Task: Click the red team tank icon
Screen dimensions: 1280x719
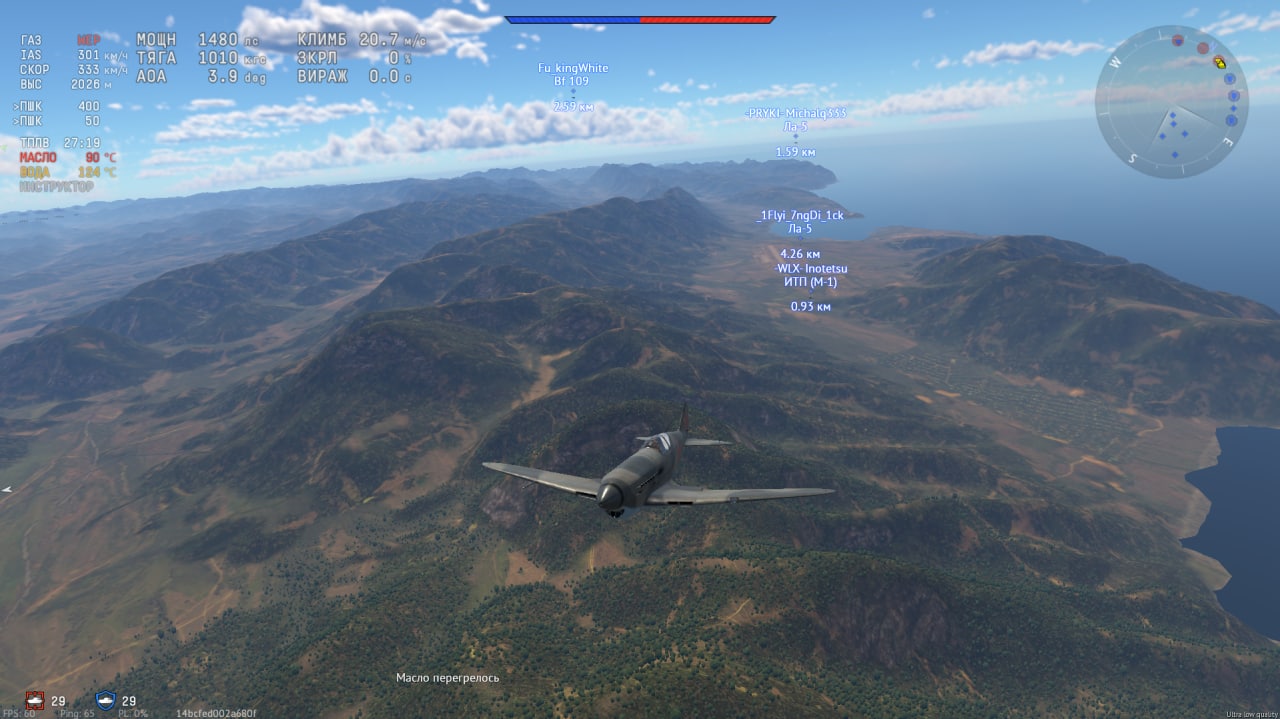Action: (x=35, y=700)
